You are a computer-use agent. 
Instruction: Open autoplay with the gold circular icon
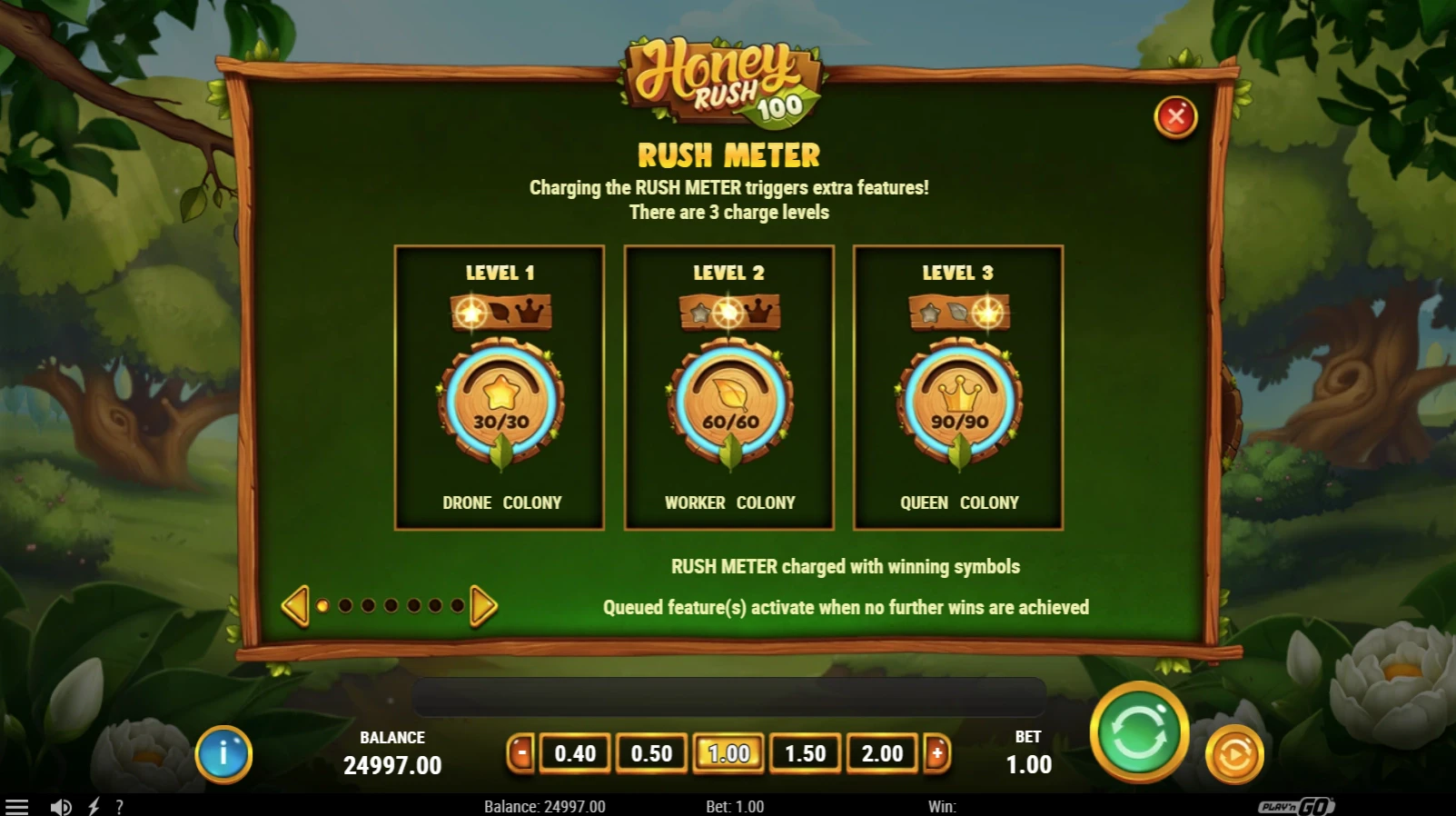[x=1233, y=754]
